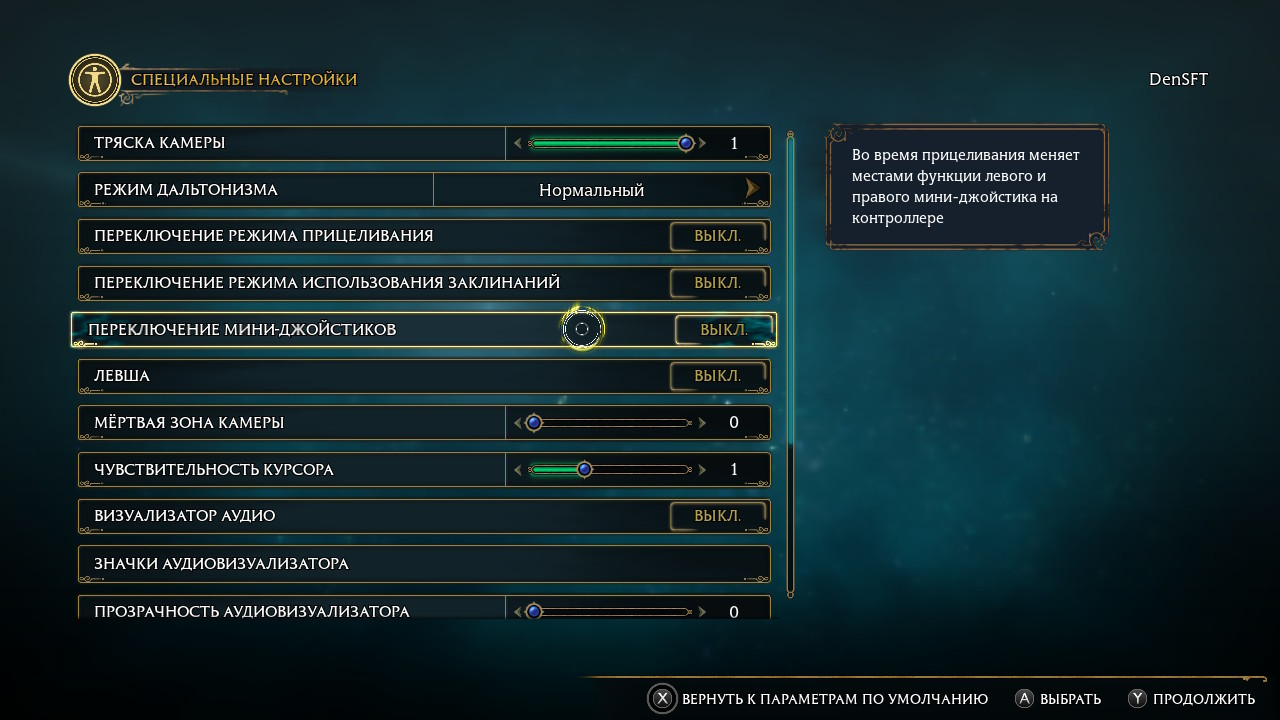Click the Специальные настройки accessibility icon

click(x=95, y=80)
